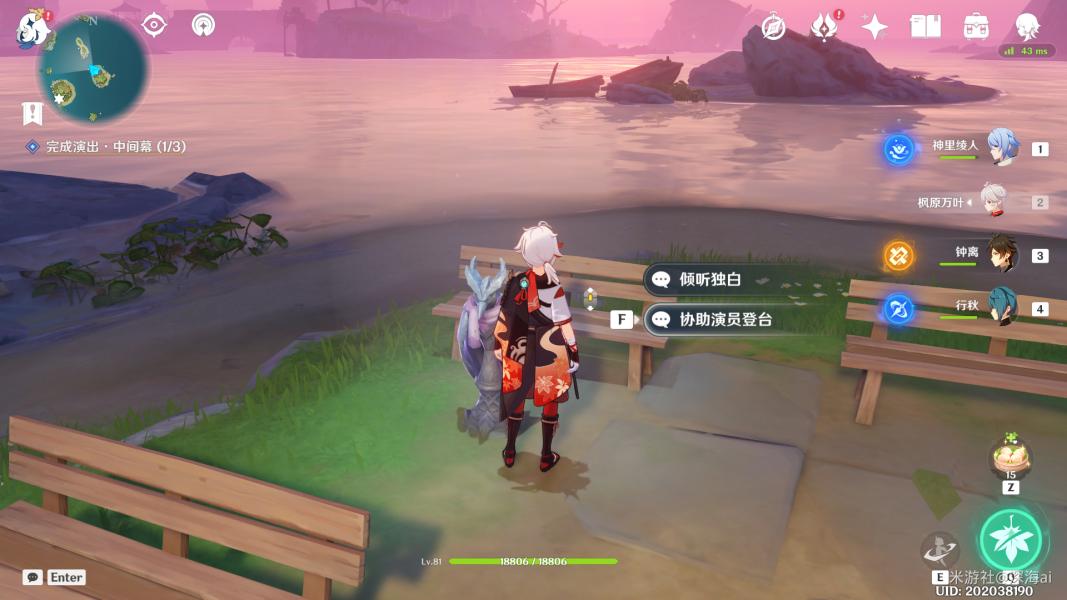Open the character screen icon

[1027, 27]
